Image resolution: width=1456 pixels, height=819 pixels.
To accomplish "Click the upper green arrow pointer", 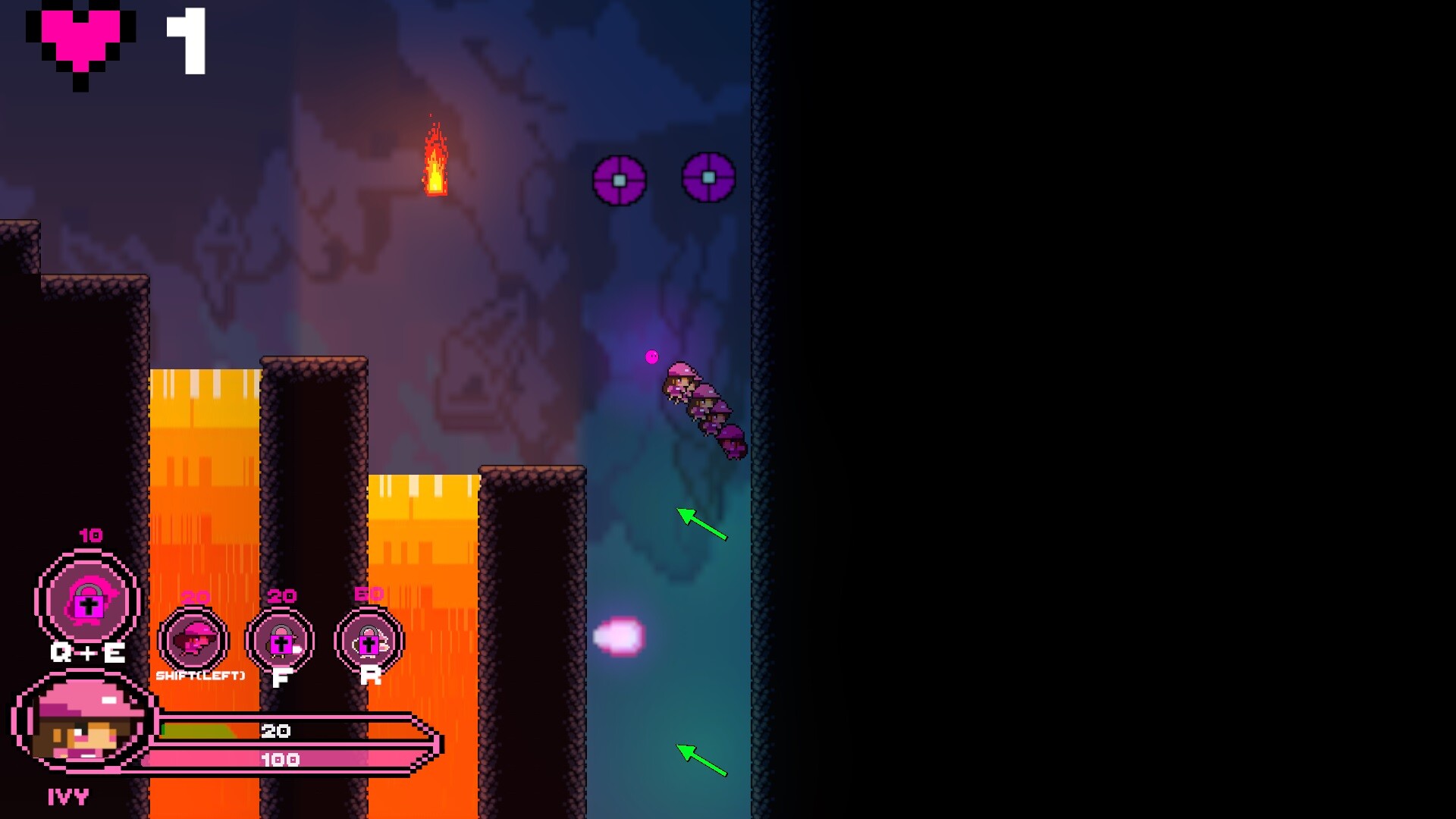I will point(701,525).
